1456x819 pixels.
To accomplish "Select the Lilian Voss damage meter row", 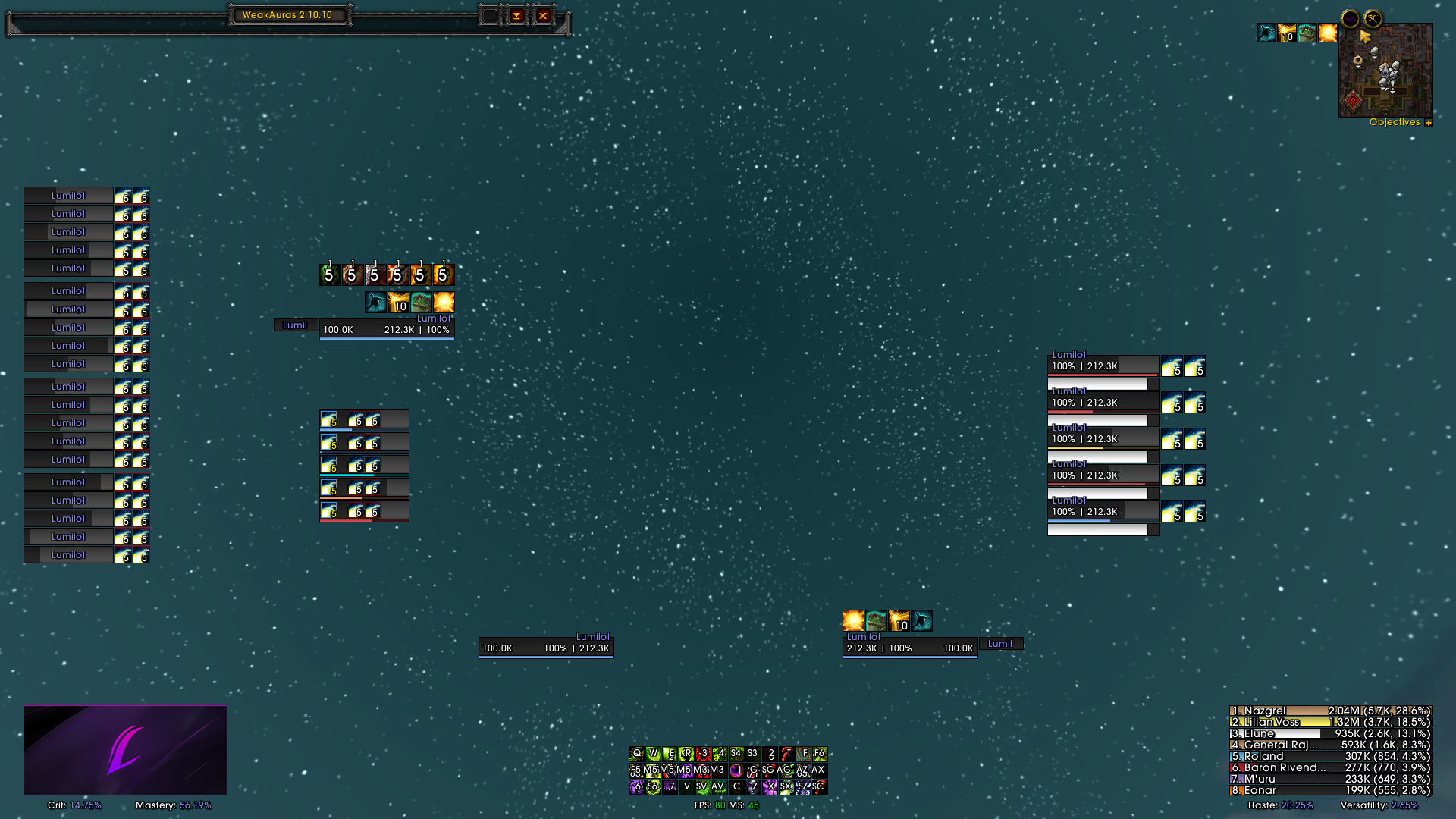I will point(1330,723).
